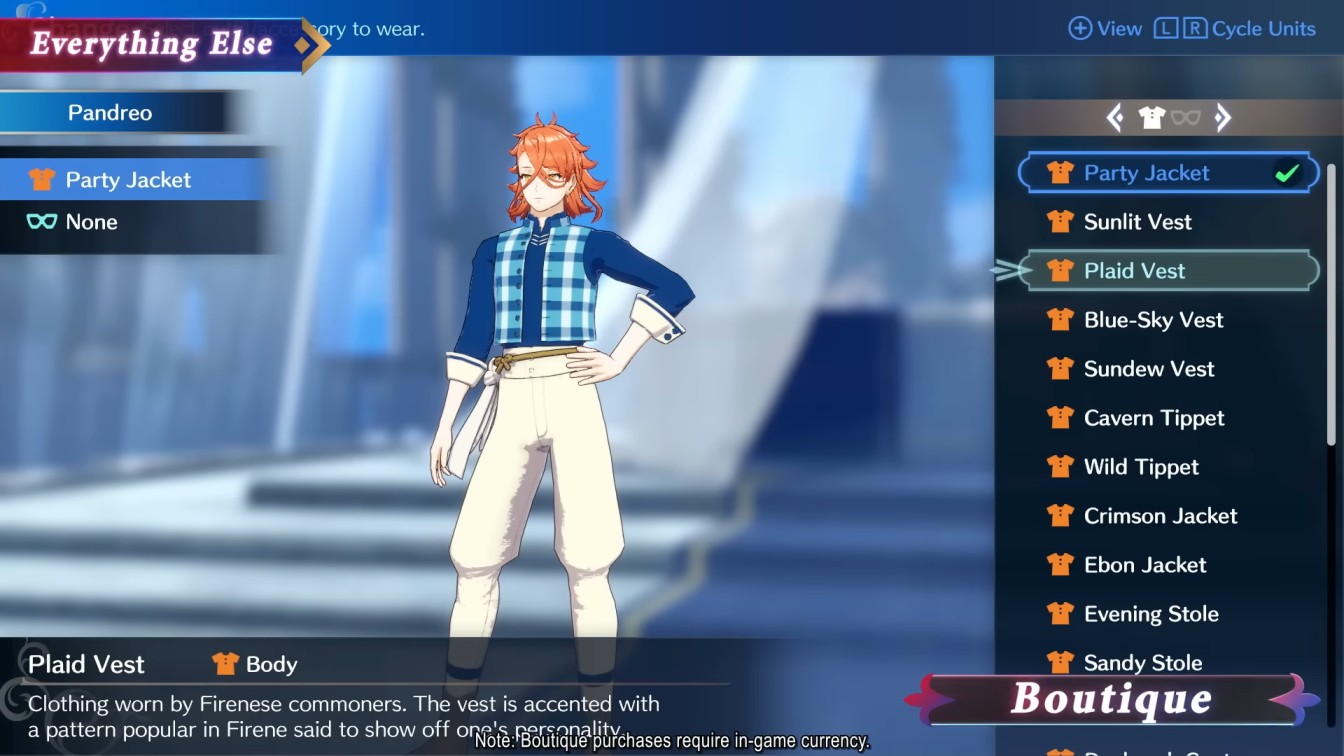Select the Pandreo name banner
Viewport: 1344px width, 756px height.
click(x=110, y=113)
